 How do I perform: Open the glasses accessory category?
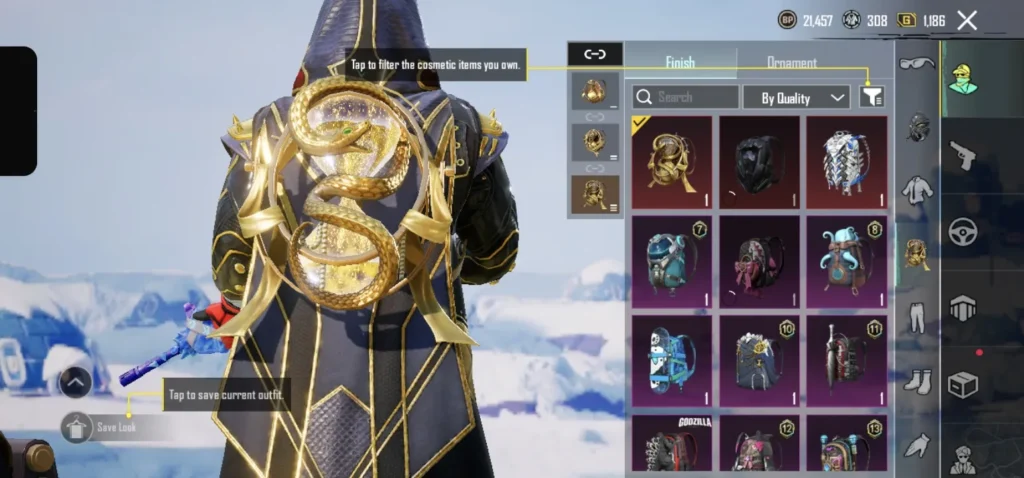point(917,64)
